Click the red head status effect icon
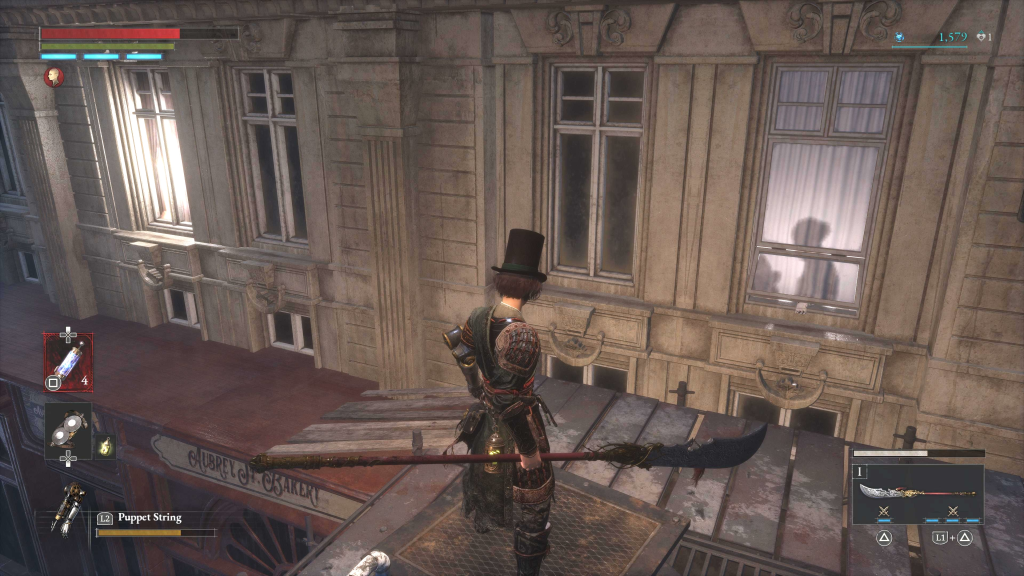The width and height of the screenshot is (1024, 576). [54, 76]
